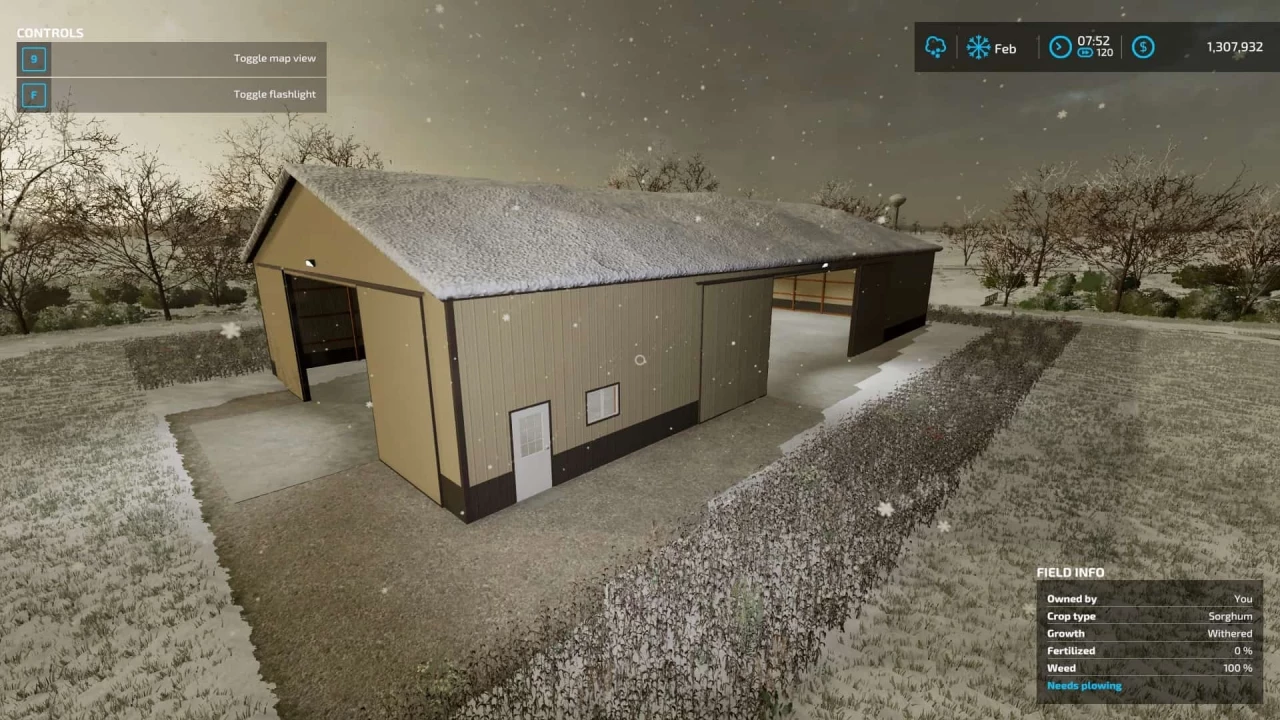1280x720 pixels.
Task: Click the number 9 hotkey badge
Action: click(x=33, y=58)
